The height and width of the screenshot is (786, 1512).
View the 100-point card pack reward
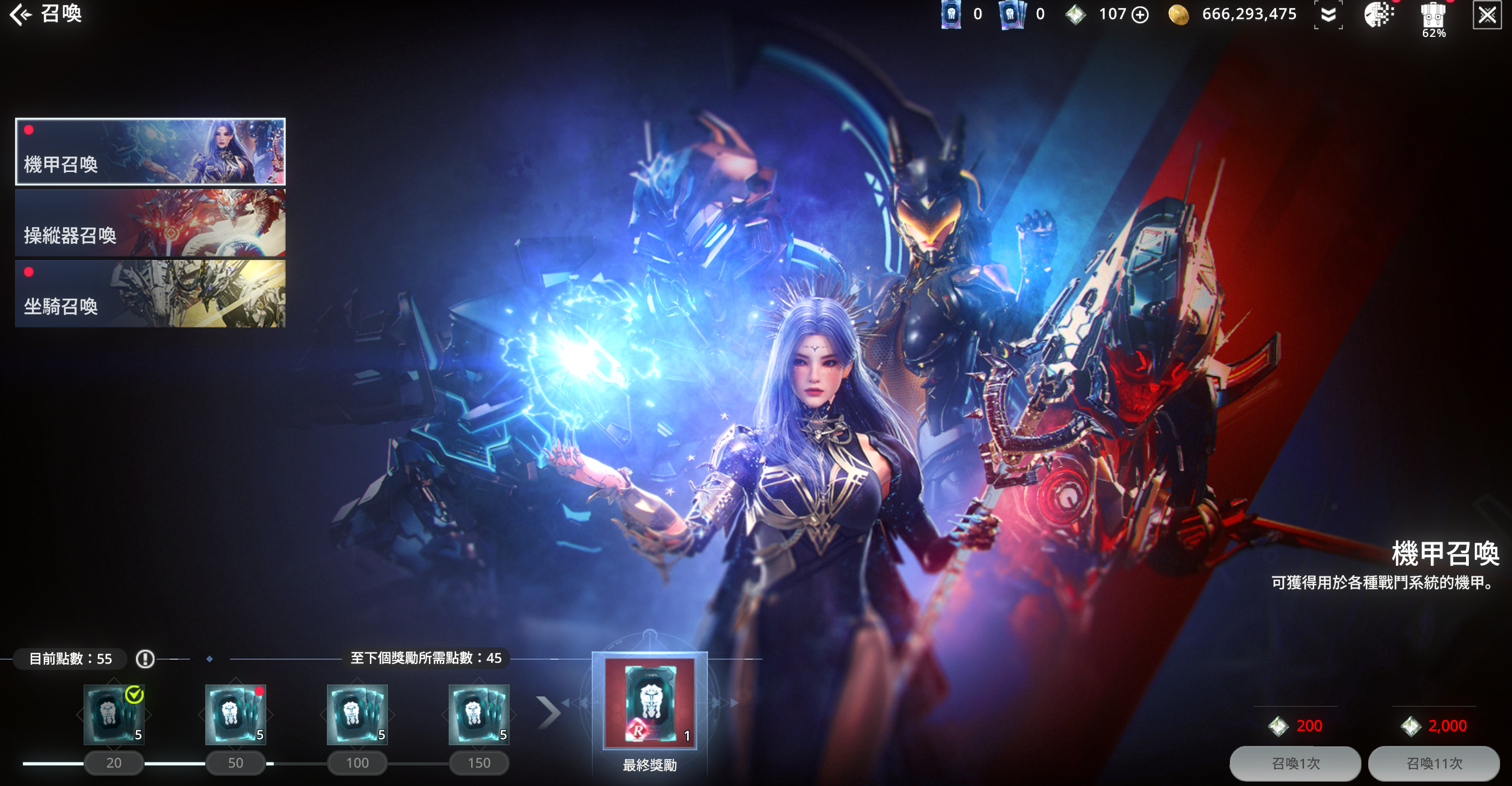[357, 714]
